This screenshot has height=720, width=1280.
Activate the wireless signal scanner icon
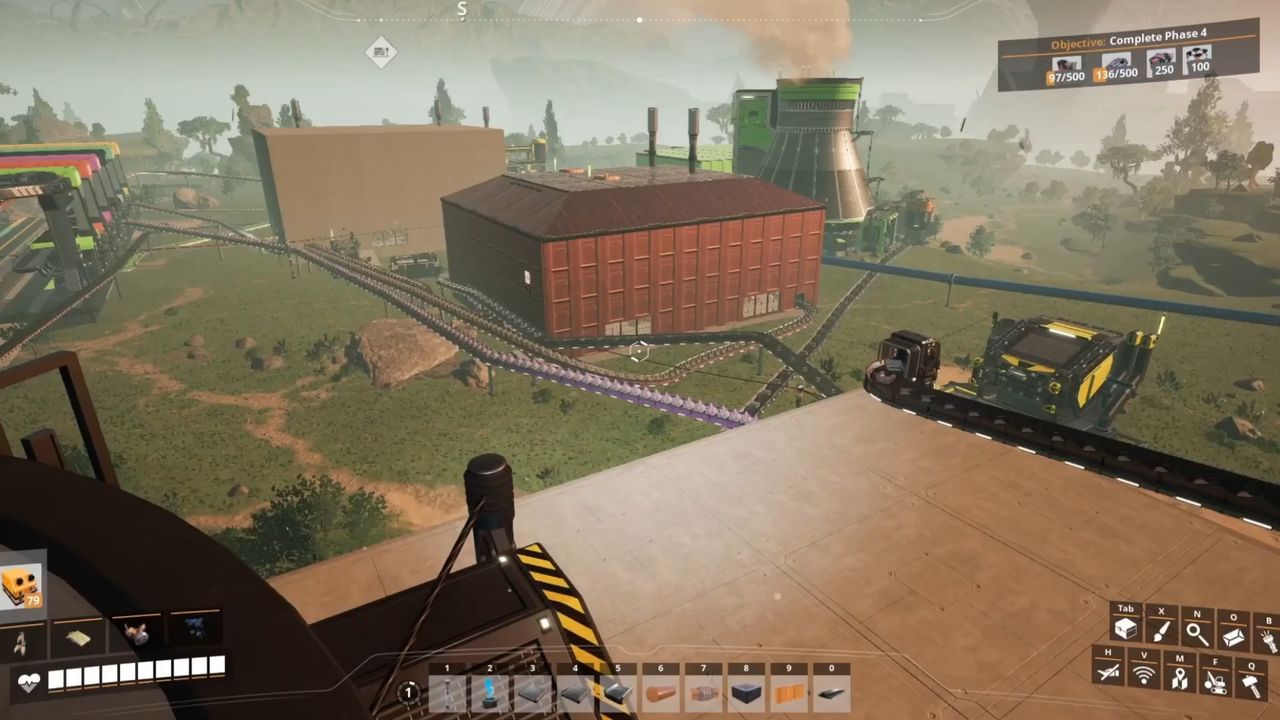pyautogui.click(x=1144, y=674)
